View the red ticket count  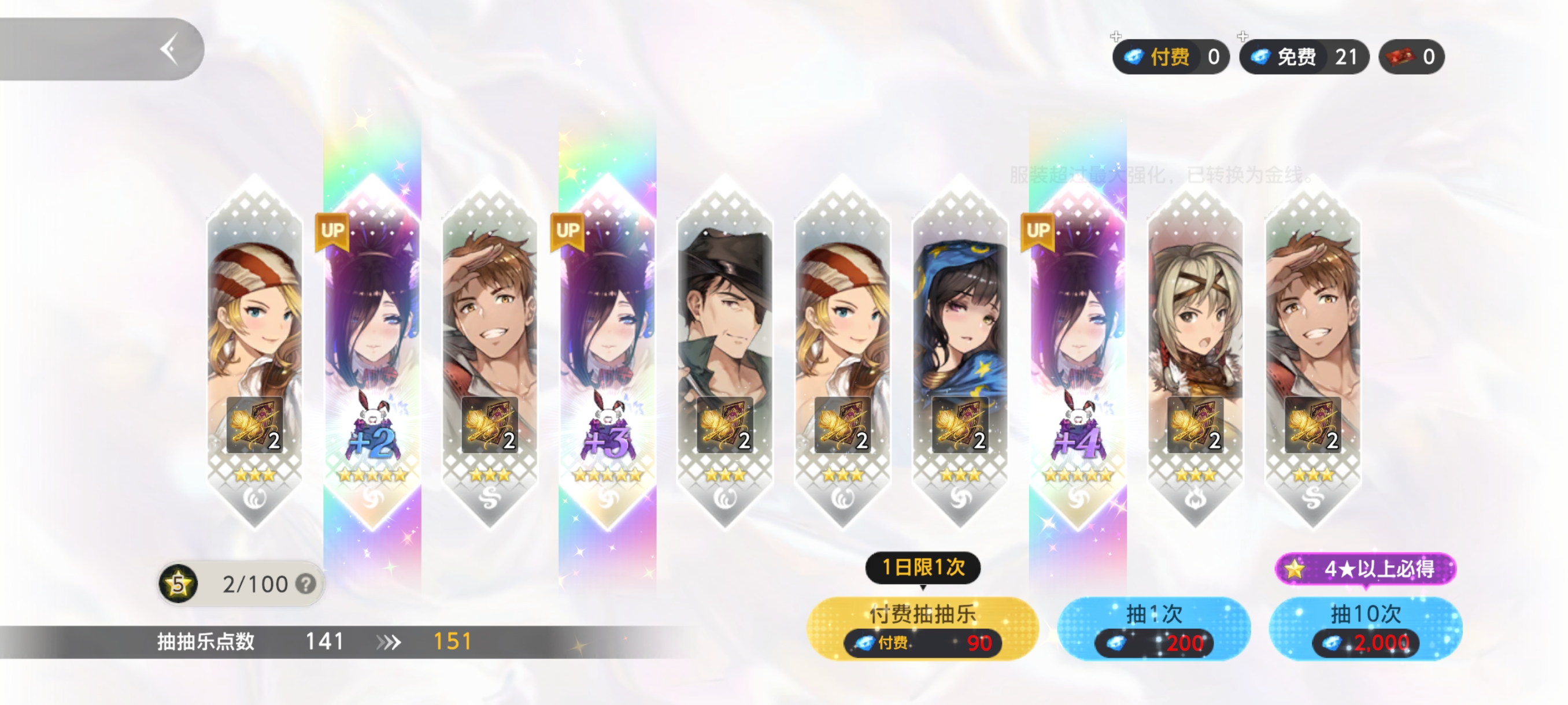[x=1411, y=57]
